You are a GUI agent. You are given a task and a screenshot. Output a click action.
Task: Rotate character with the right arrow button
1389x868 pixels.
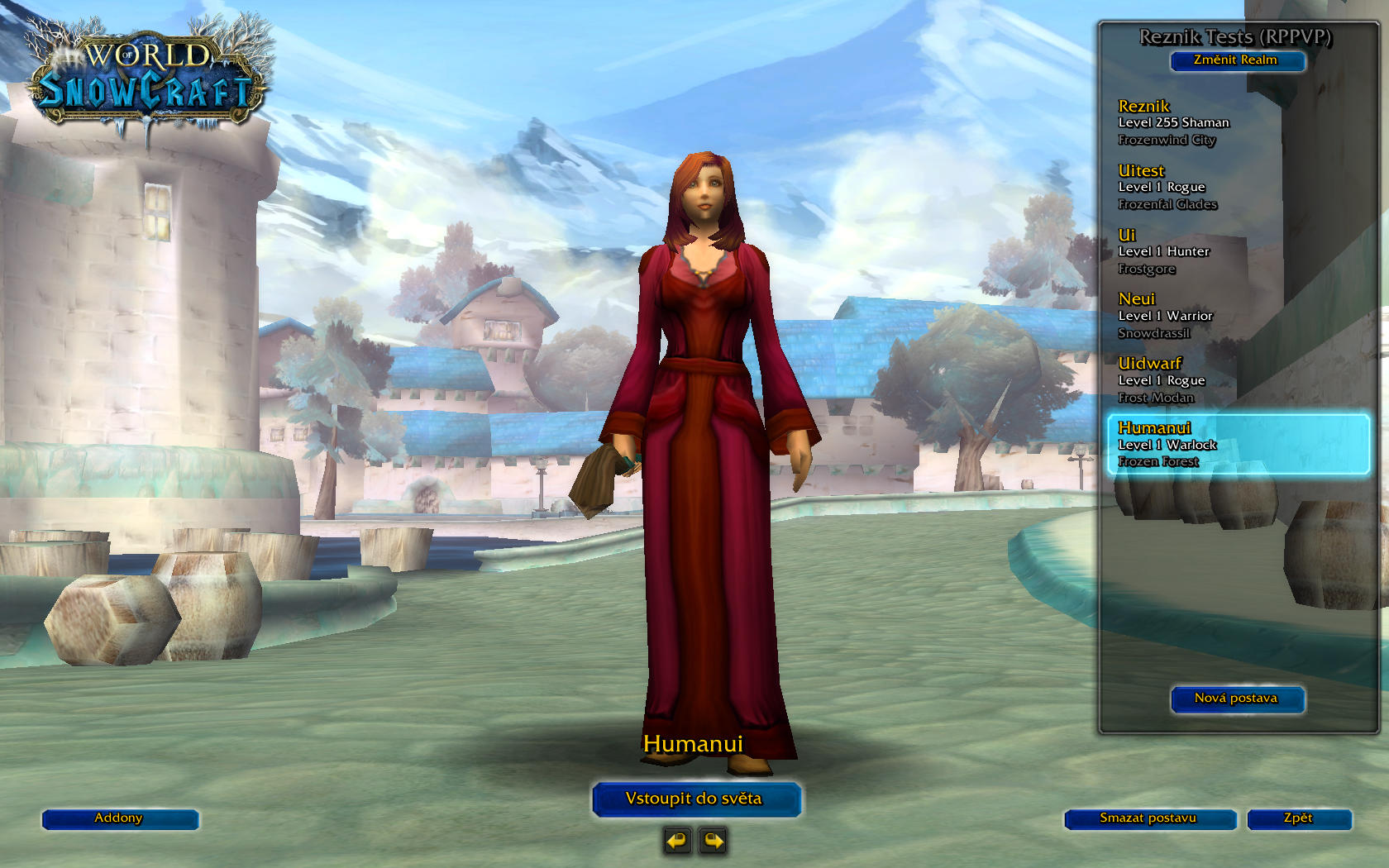(713, 842)
